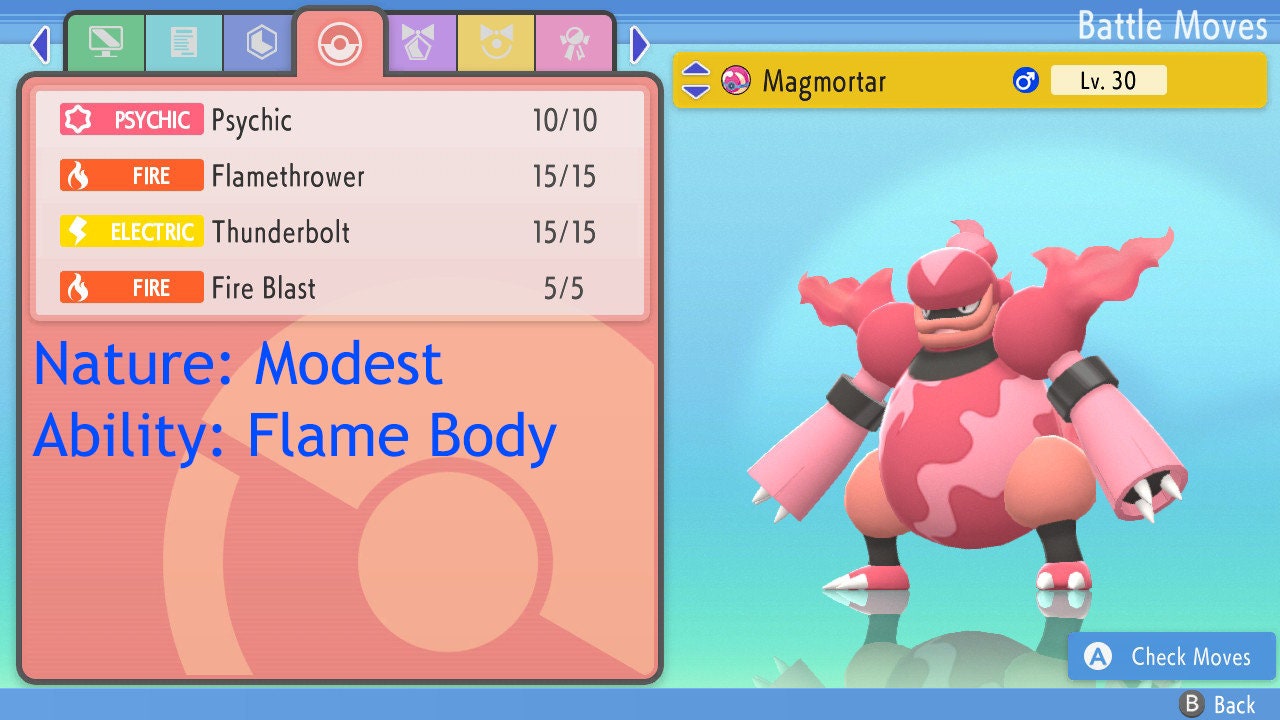Select the Thunderbolt move entry

(340, 231)
